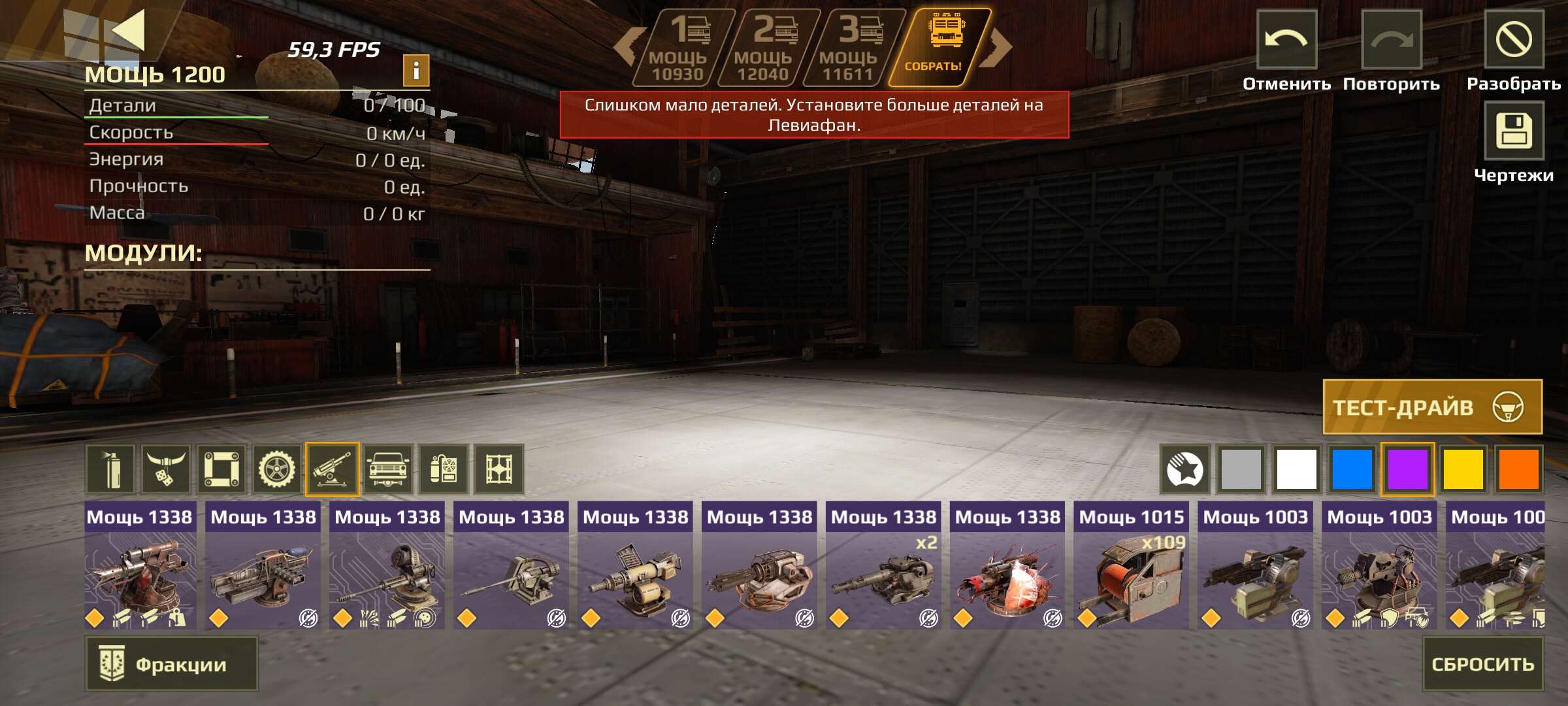Start the test drive
The width and height of the screenshot is (1568, 706).
coord(1432,407)
